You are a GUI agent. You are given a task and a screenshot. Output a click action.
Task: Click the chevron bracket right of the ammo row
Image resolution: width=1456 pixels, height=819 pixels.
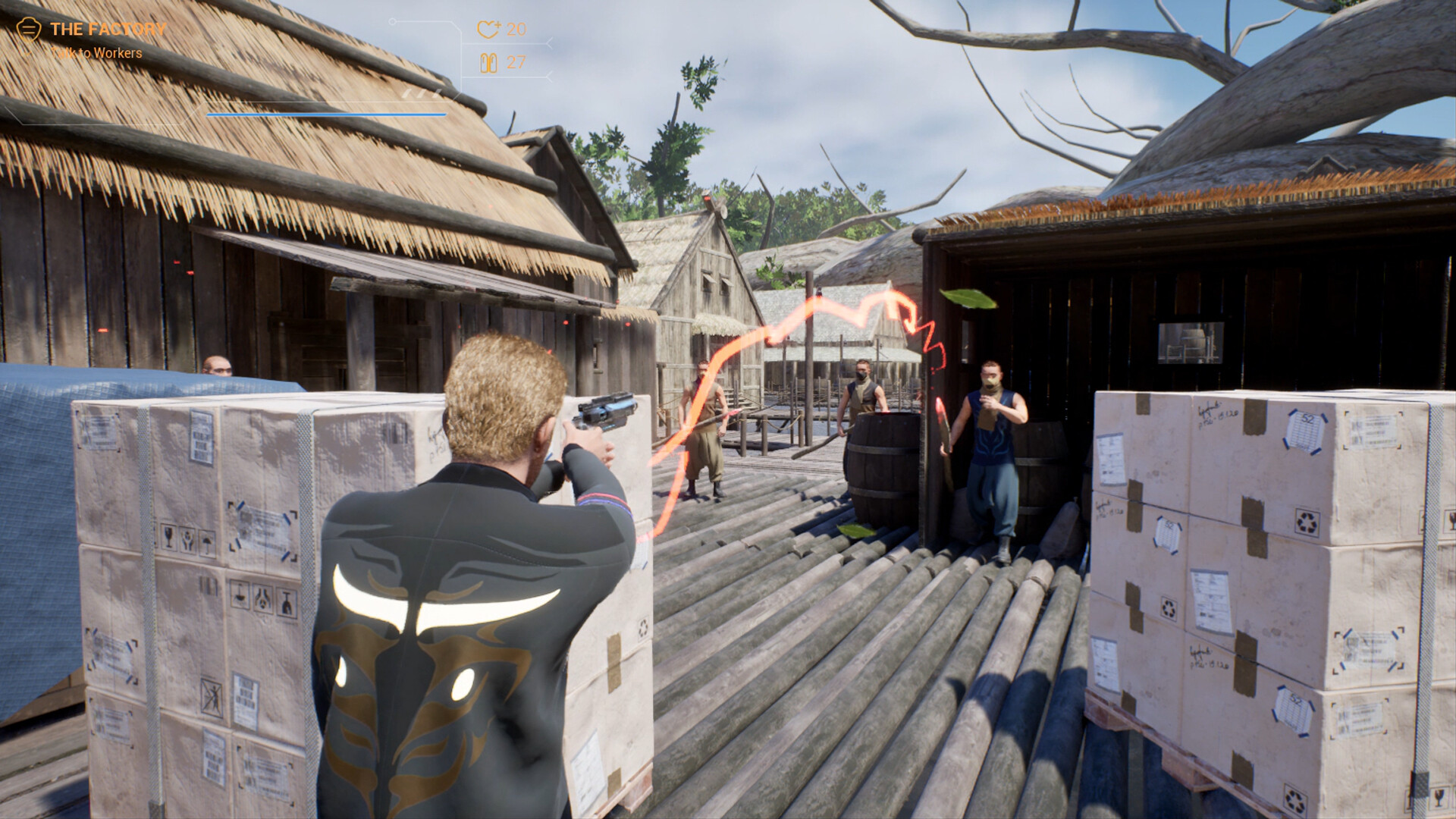tap(549, 77)
